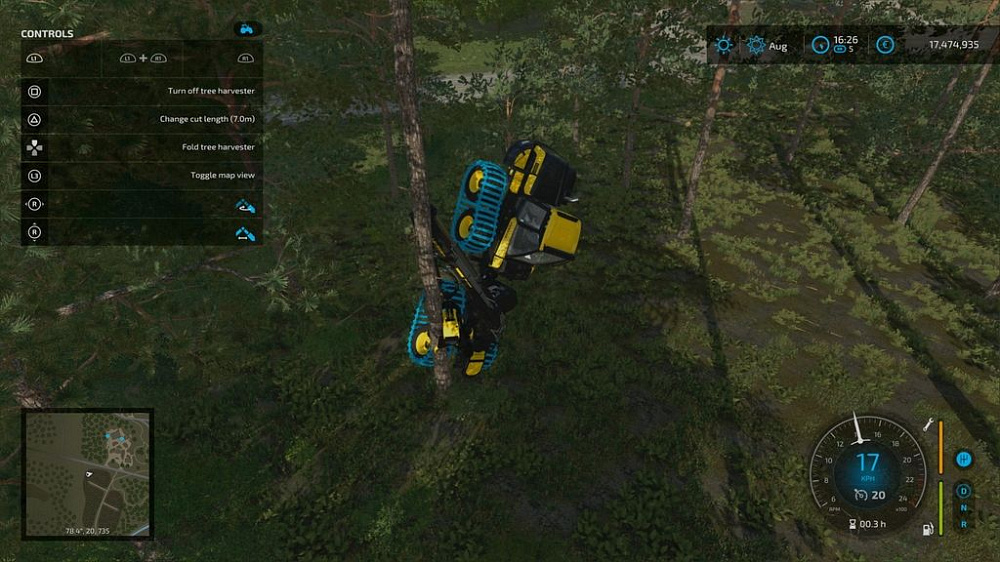Choose the "Fold tree harvester" control row

coord(141,147)
